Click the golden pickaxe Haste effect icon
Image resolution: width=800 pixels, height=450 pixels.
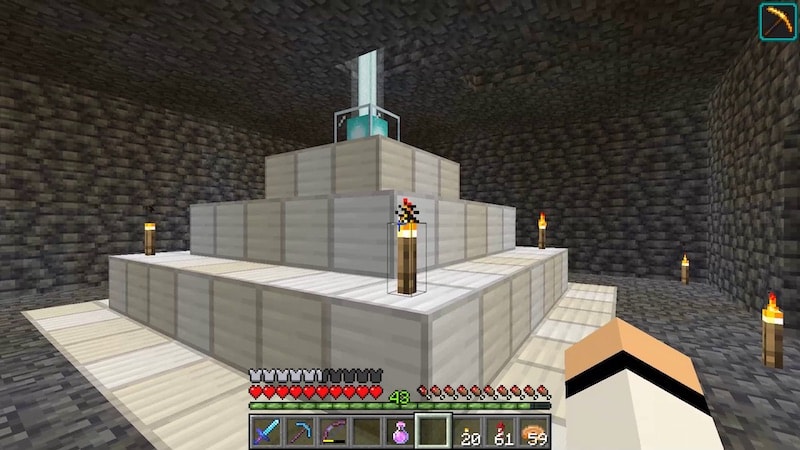[x=777, y=21]
